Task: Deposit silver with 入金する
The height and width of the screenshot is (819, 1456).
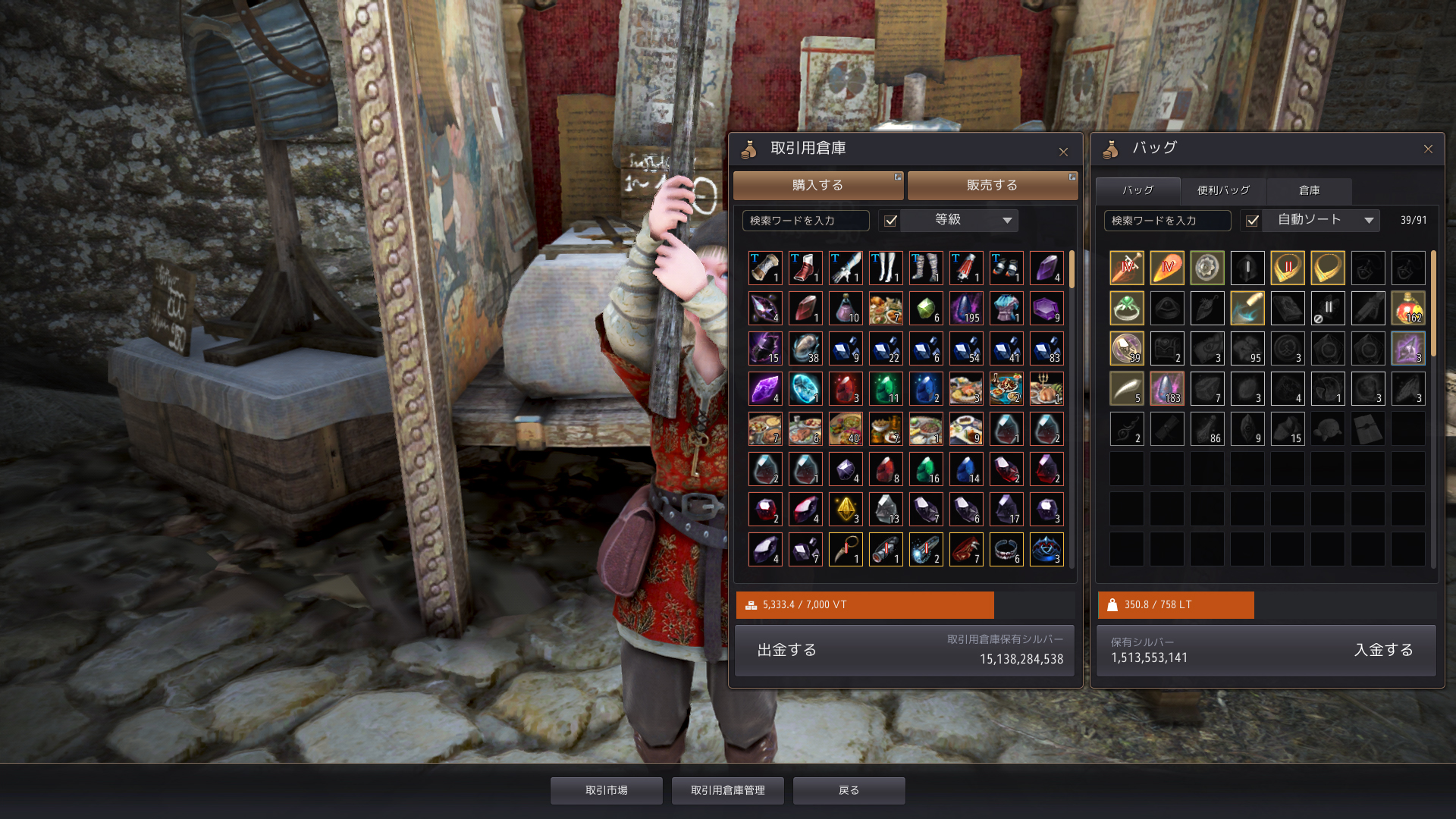Action: pos(1383,650)
